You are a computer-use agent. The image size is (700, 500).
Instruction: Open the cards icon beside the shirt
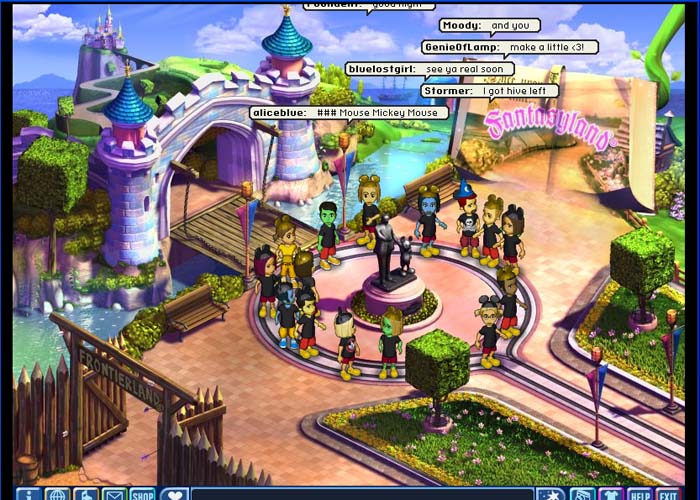(581, 494)
